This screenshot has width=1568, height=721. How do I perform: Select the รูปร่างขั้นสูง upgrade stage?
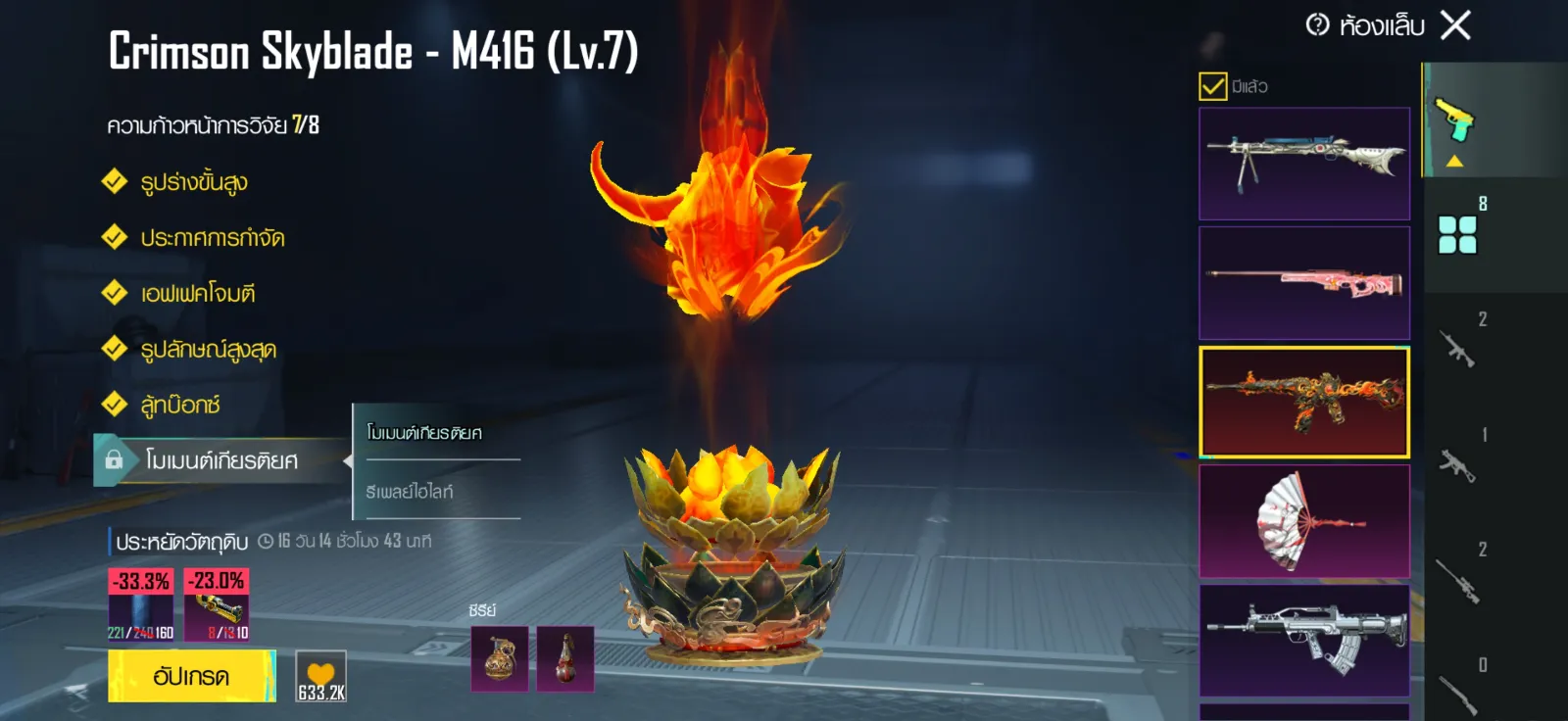194,182
